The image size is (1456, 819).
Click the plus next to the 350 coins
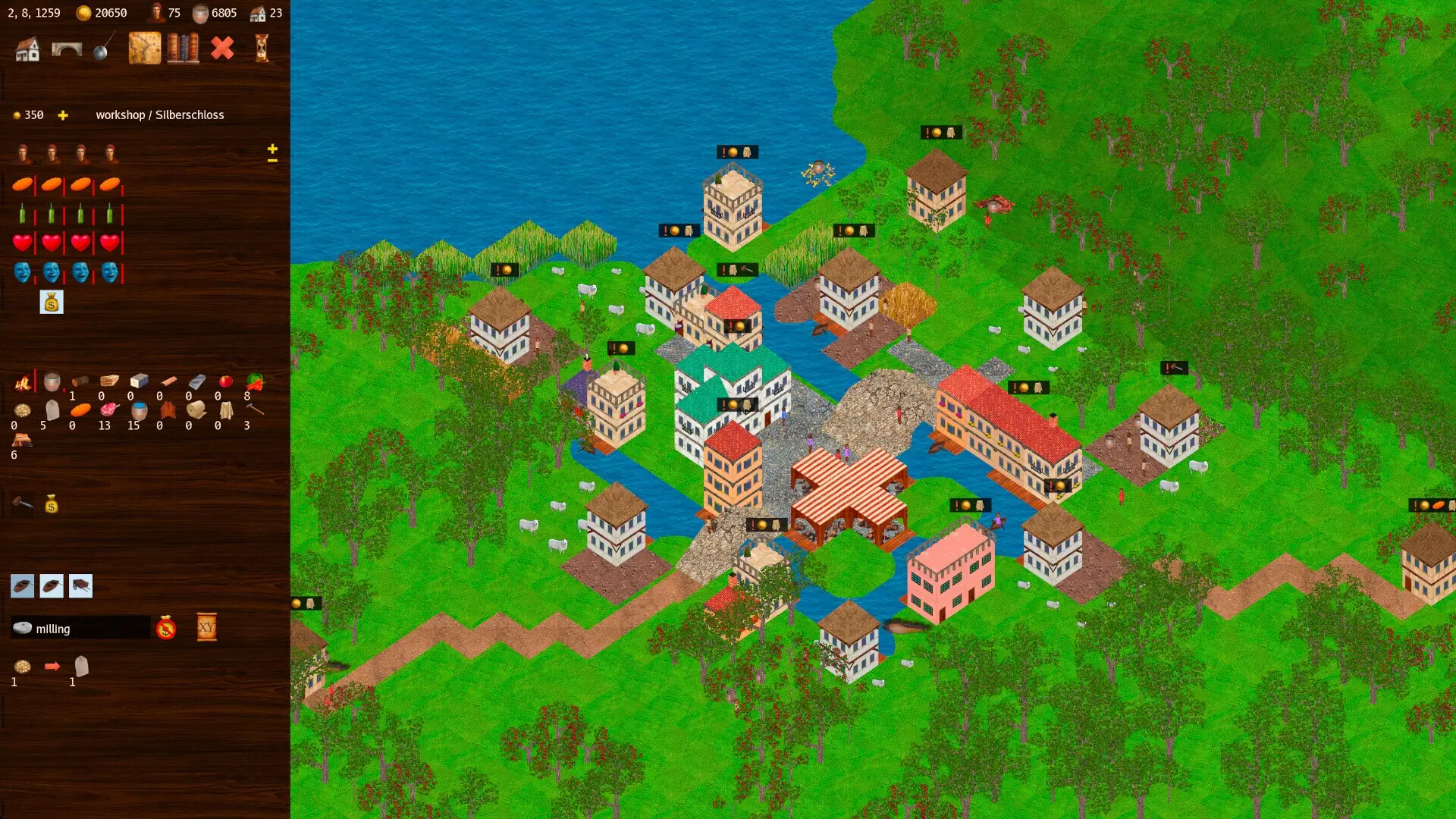[x=63, y=115]
